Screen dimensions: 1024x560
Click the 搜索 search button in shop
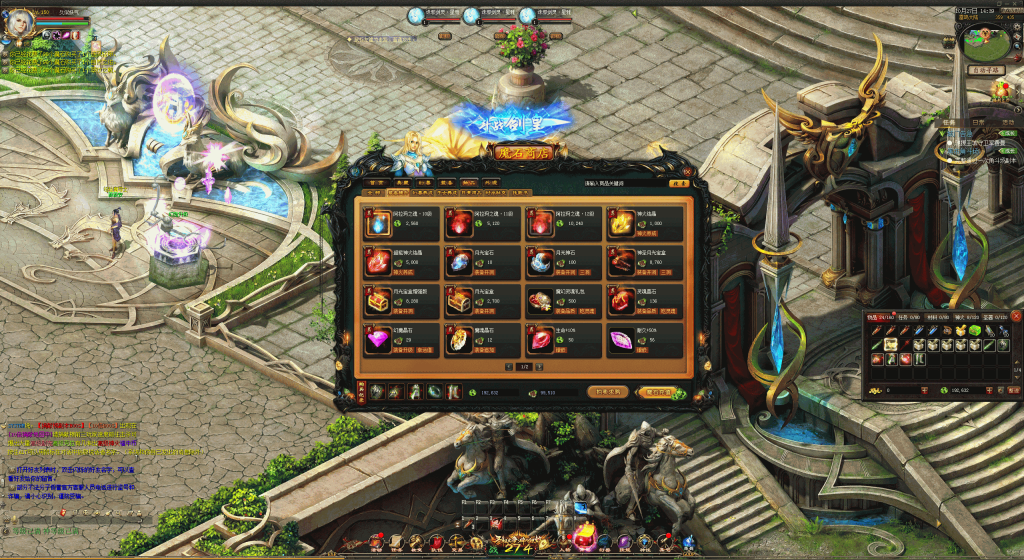[679, 184]
